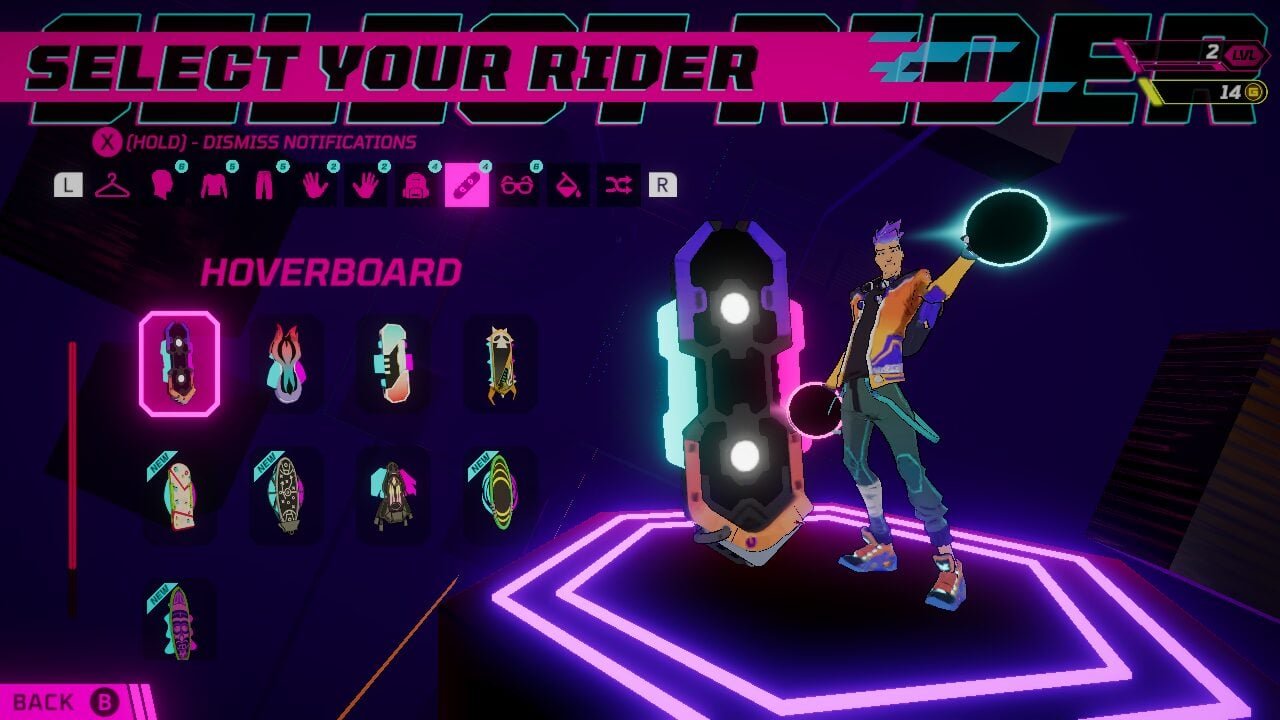Screen dimensions: 1280x720
Task: Choose the hoverboard category tab
Action: pos(467,185)
